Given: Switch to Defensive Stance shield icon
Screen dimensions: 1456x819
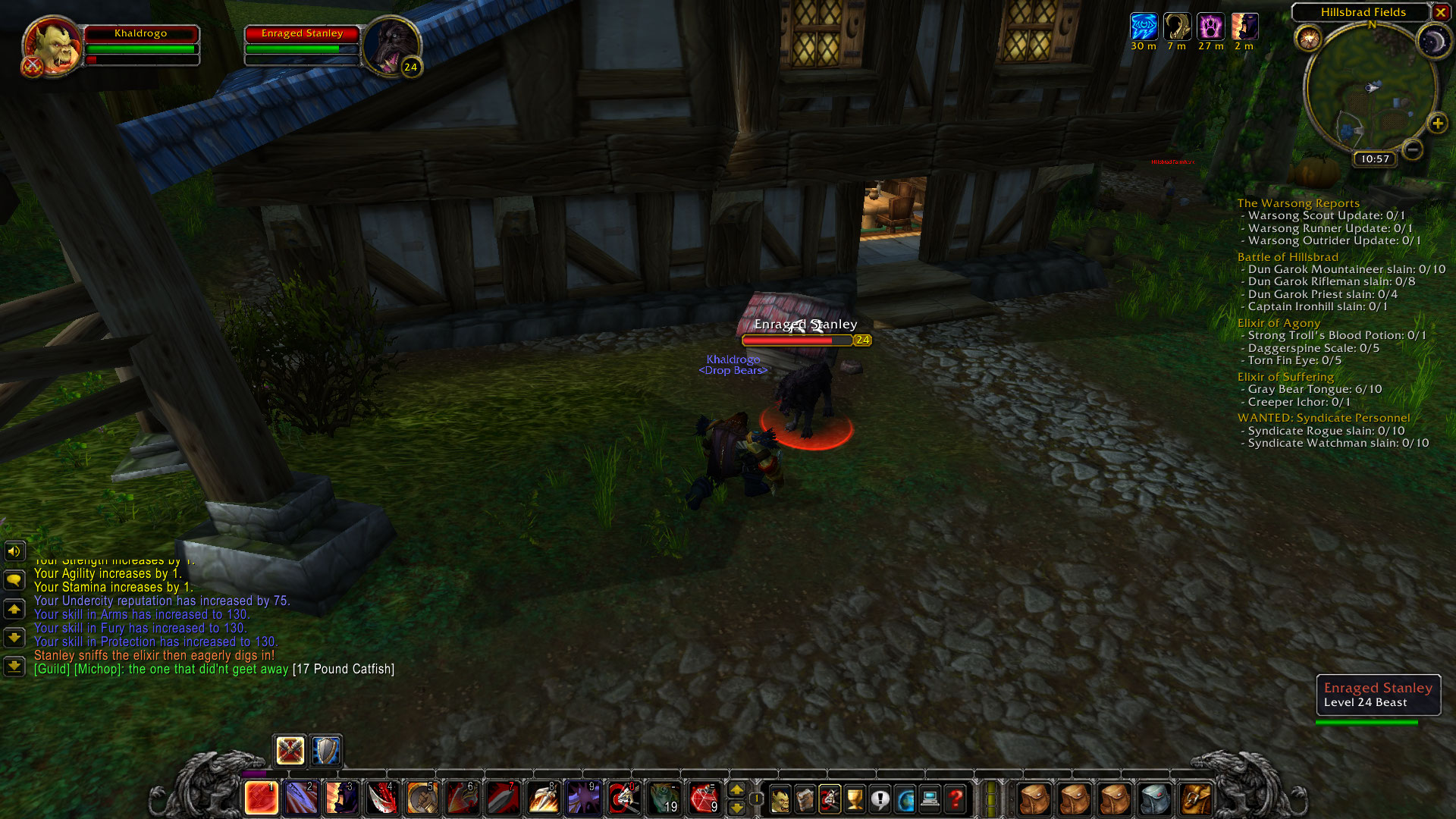Looking at the screenshot, I should pyautogui.click(x=326, y=751).
